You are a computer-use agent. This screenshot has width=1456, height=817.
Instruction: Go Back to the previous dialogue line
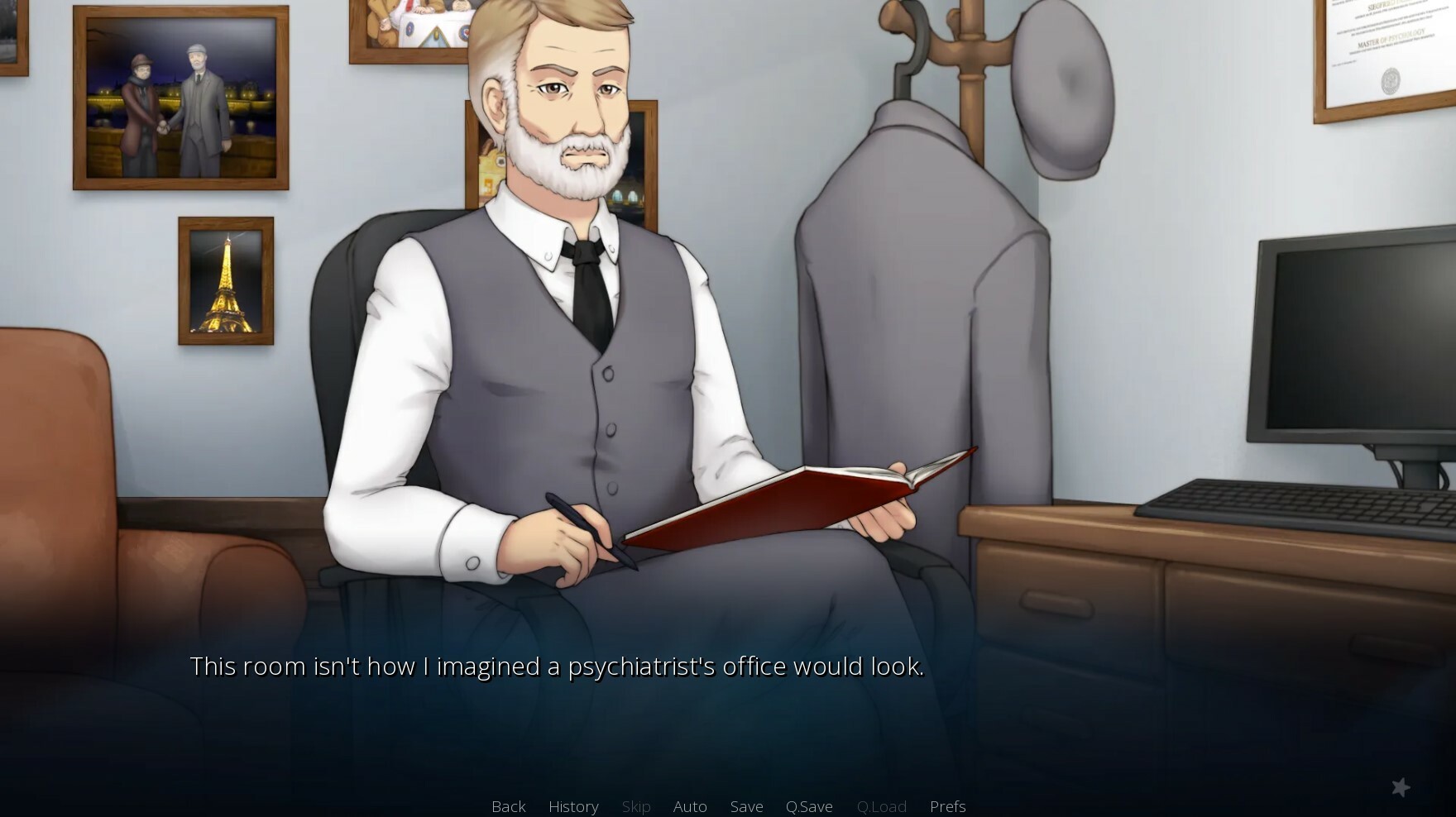pyautogui.click(x=508, y=806)
